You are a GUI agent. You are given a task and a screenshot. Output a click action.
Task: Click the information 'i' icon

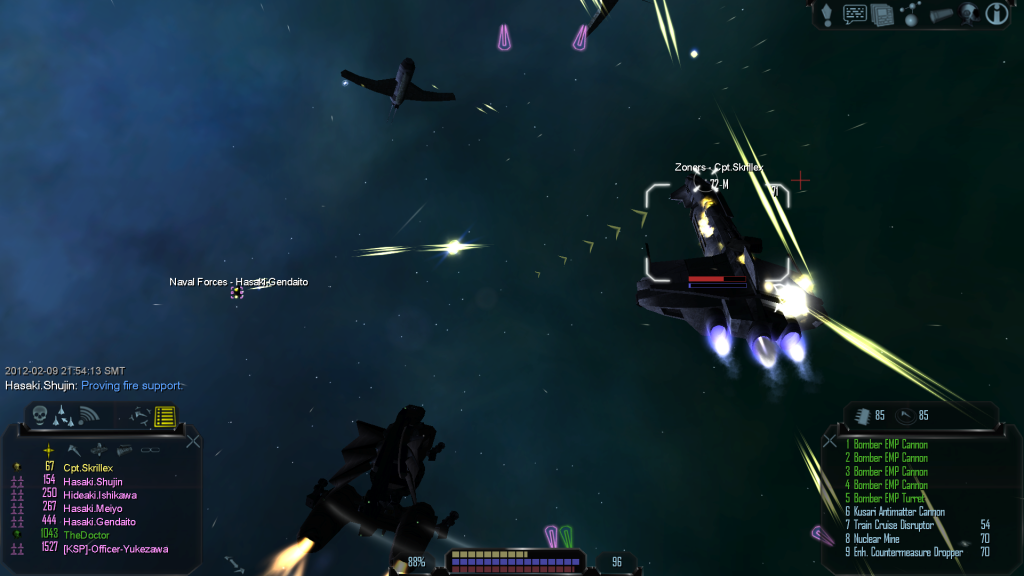(996, 14)
